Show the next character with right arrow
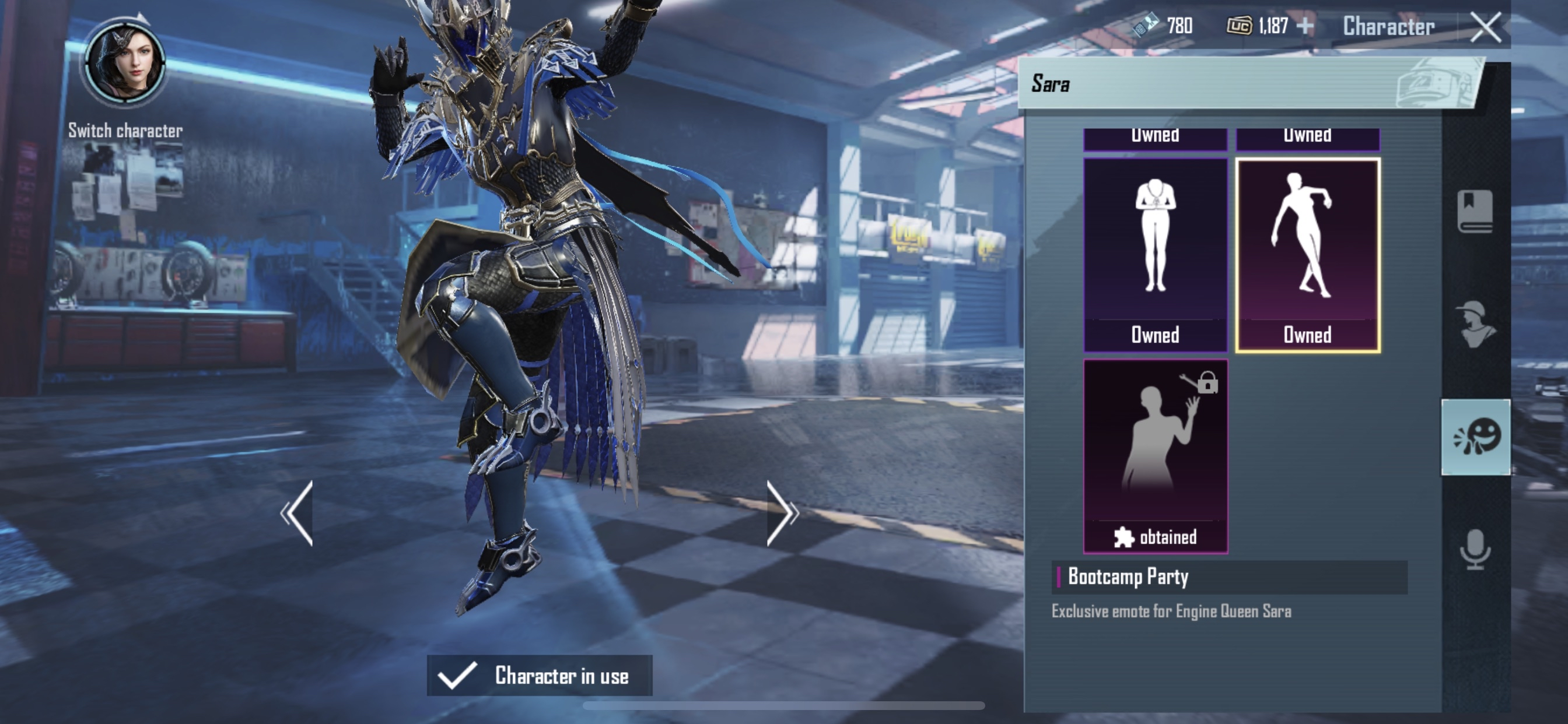The height and width of the screenshot is (724, 1568). (782, 513)
